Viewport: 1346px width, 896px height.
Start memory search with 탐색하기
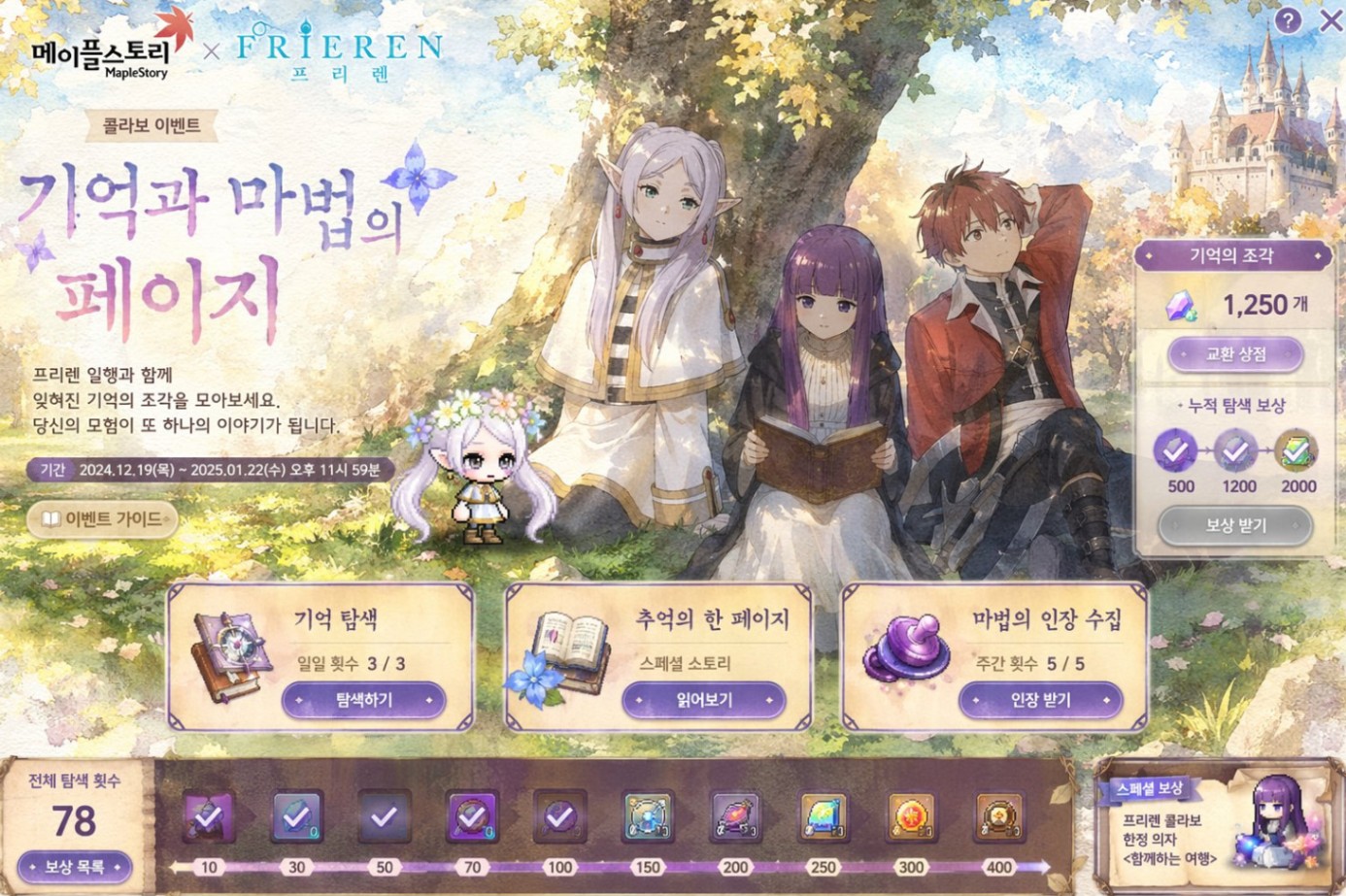click(x=363, y=700)
